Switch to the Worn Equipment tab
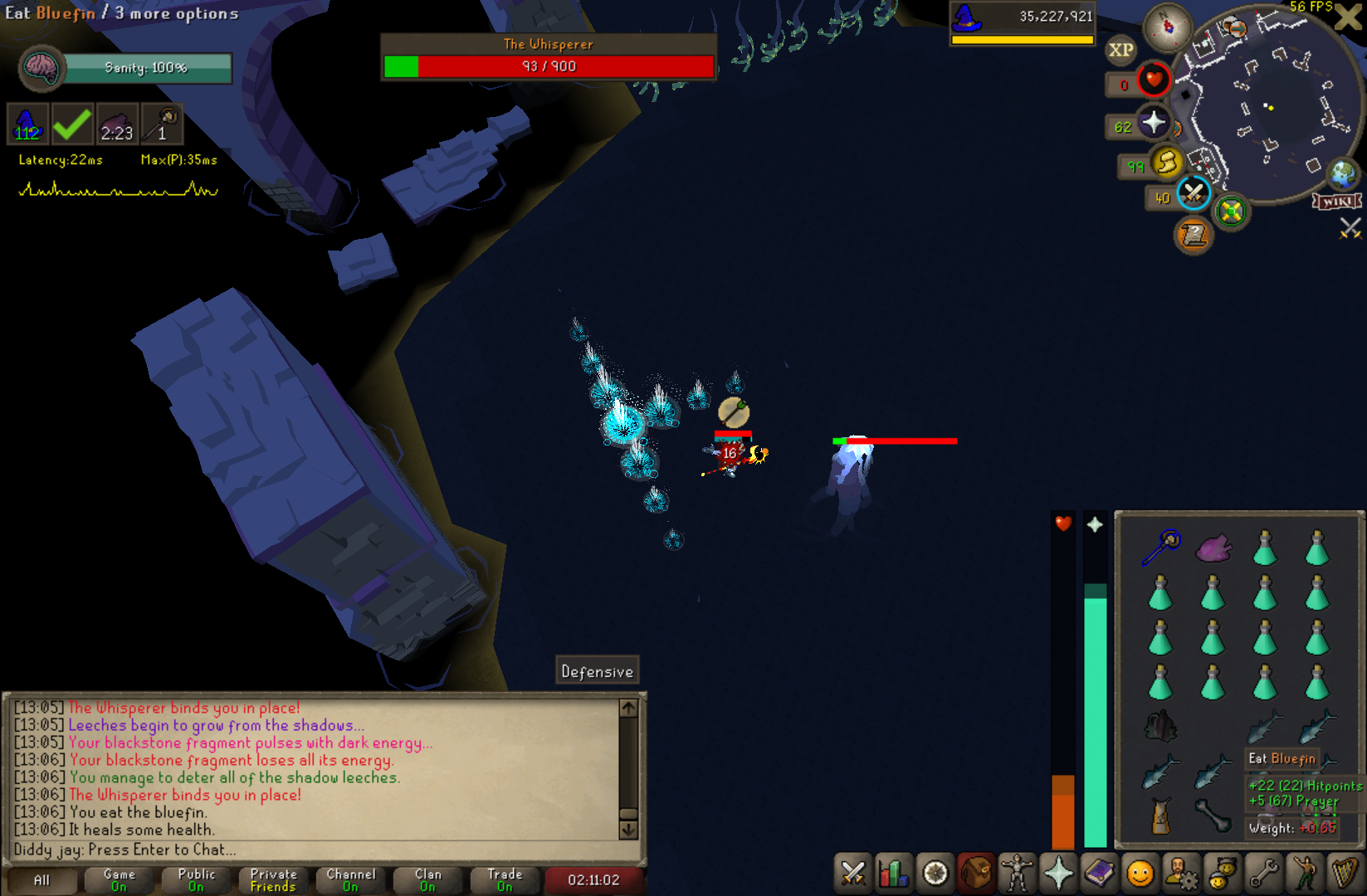1367x896 pixels. (x=1017, y=873)
